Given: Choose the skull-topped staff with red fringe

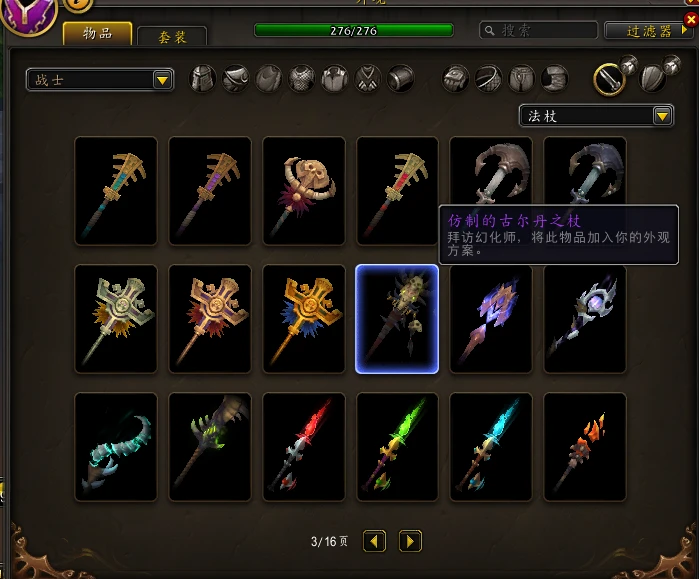Looking at the screenshot, I should click(303, 191).
